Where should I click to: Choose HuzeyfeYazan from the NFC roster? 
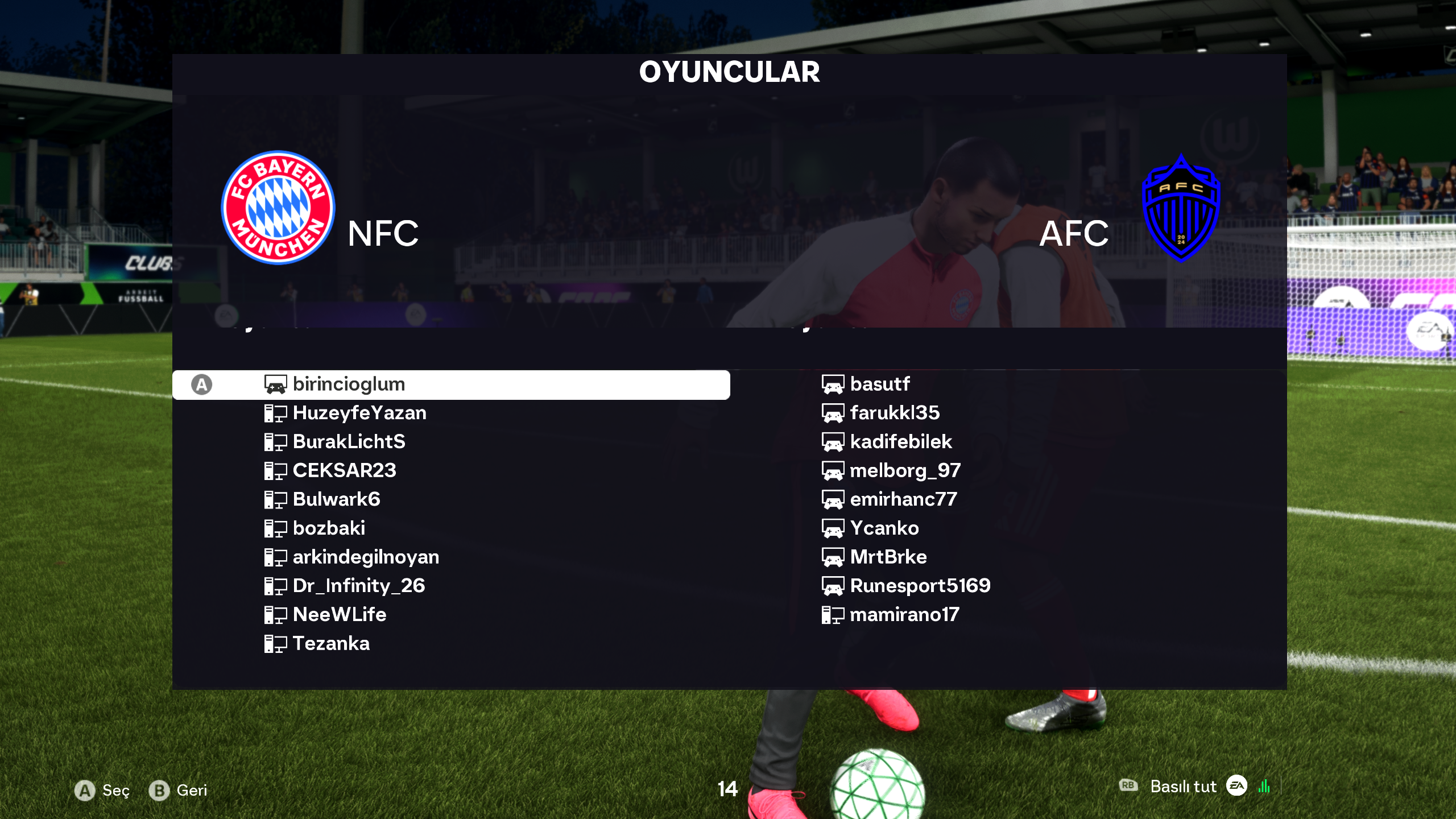pyautogui.click(x=359, y=413)
